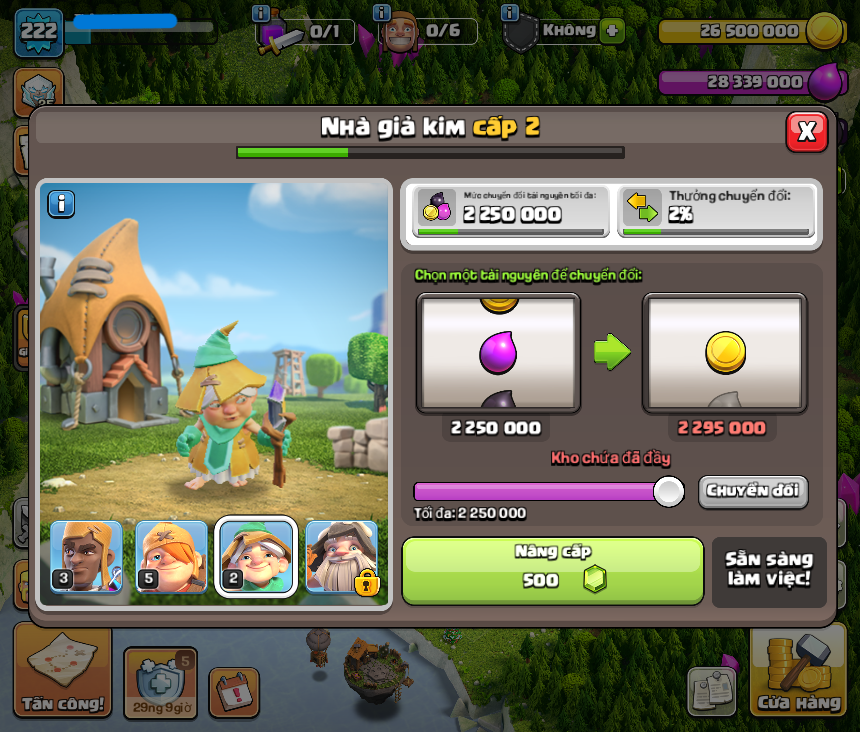Select the green-hooded alchemist portrait
This screenshot has height=732, width=860.
click(x=256, y=557)
